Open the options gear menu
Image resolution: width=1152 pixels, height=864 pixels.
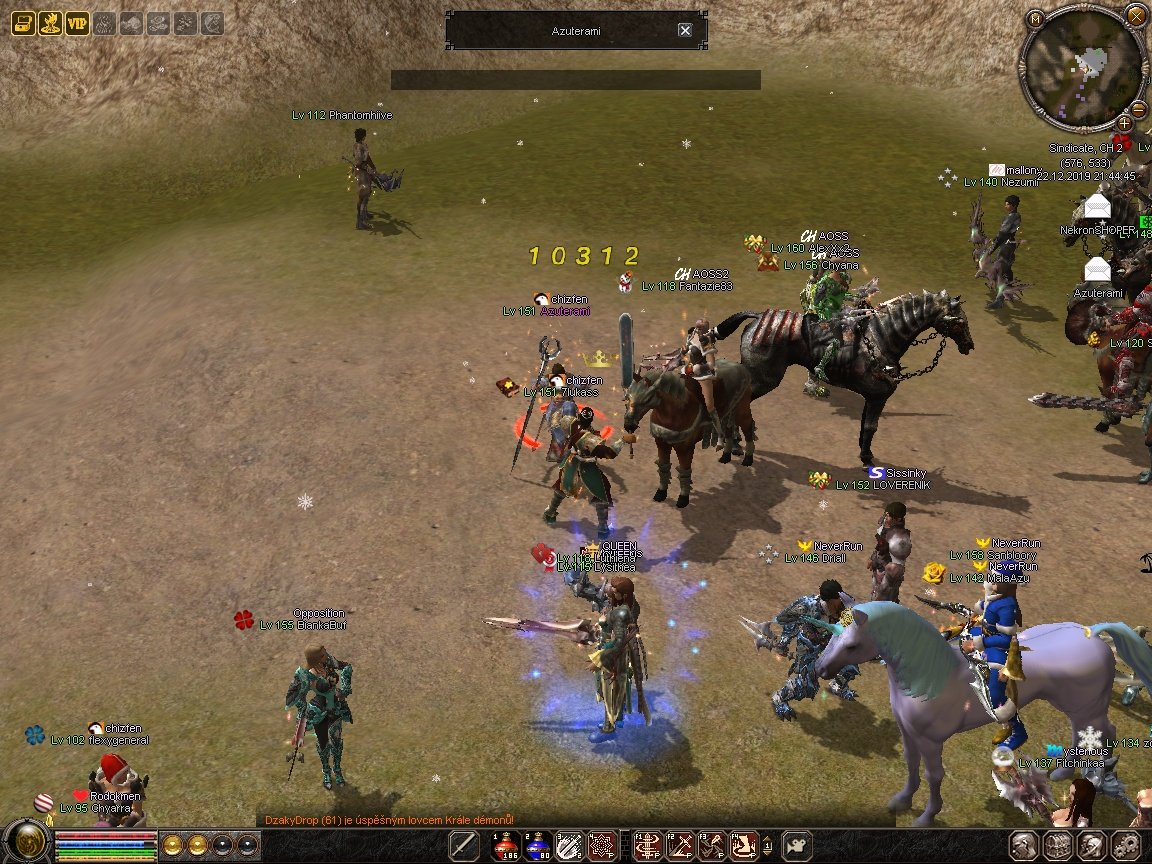(1125, 845)
